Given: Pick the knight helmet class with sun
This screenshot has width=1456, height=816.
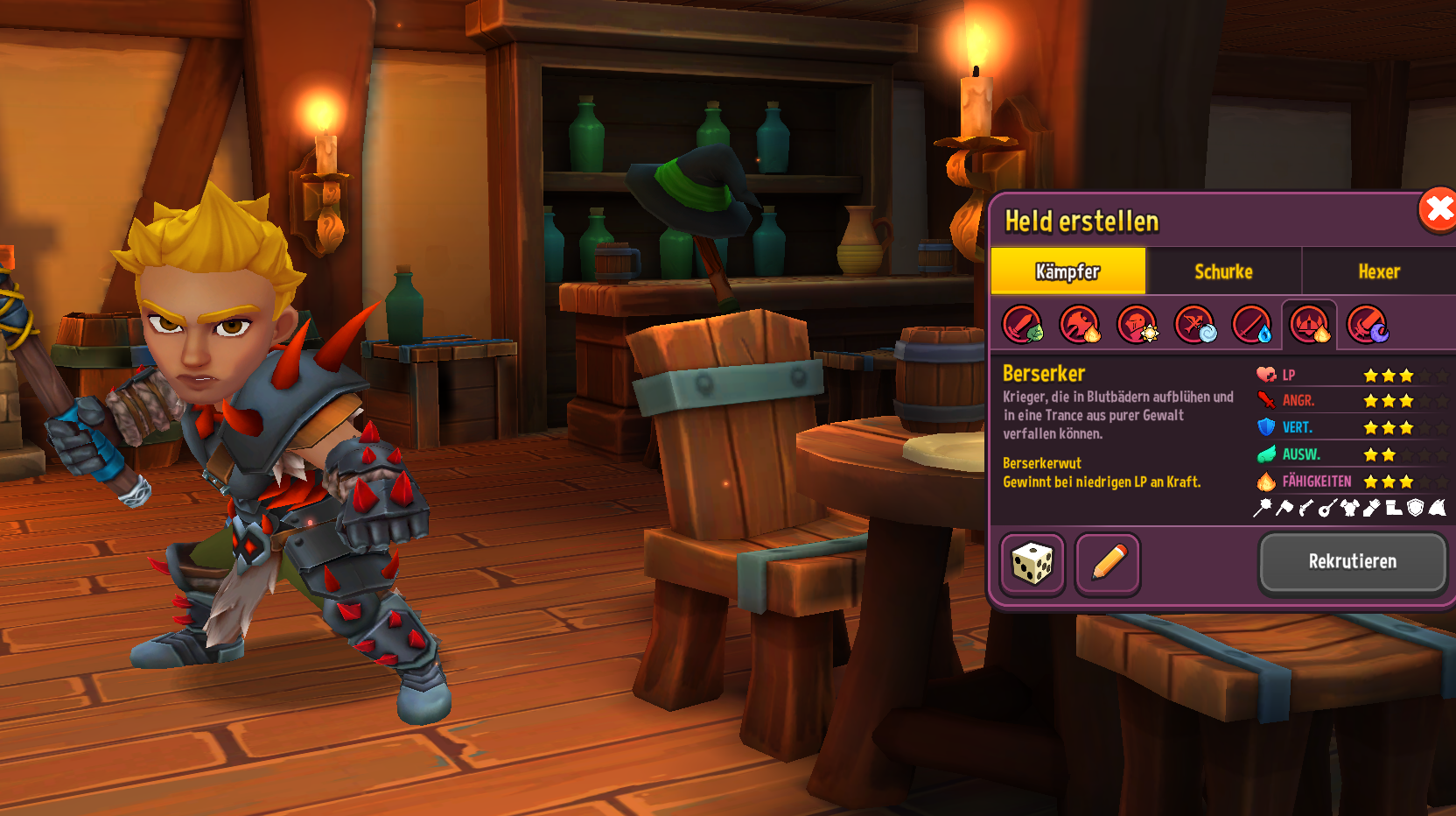Looking at the screenshot, I should (1137, 325).
